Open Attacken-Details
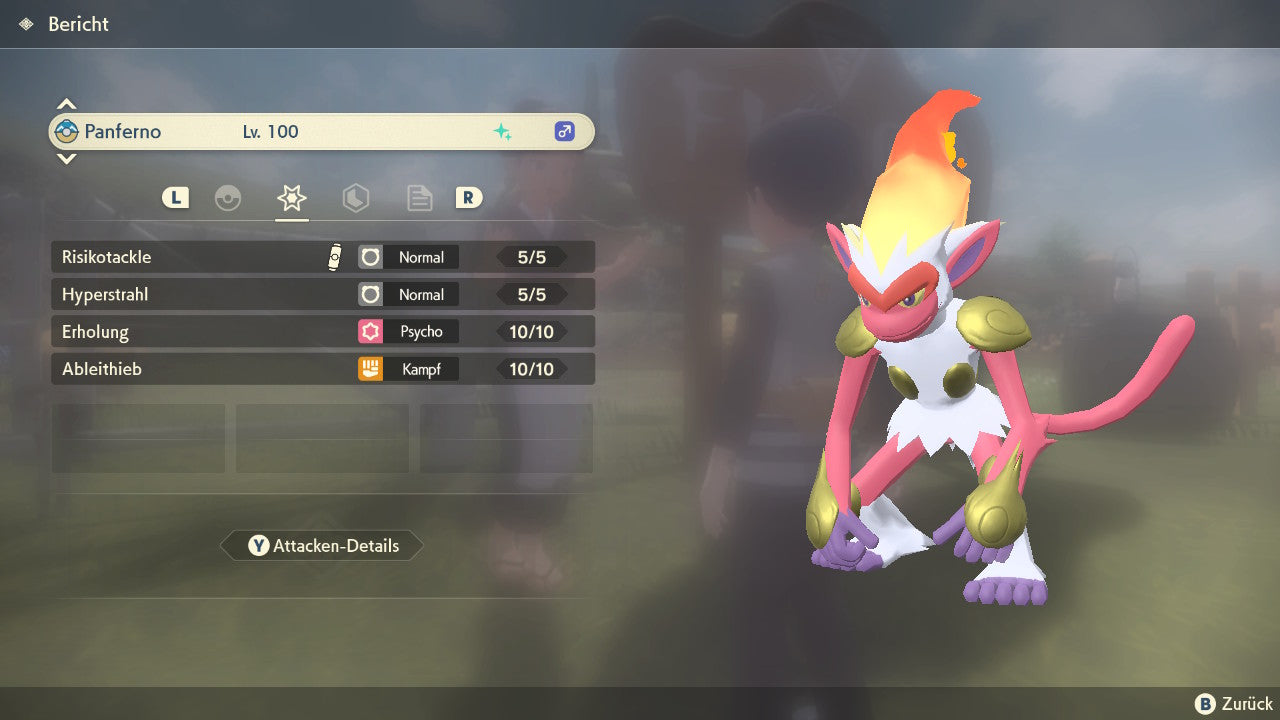The height and width of the screenshot is (720, 1280). [x=322, y=546]
